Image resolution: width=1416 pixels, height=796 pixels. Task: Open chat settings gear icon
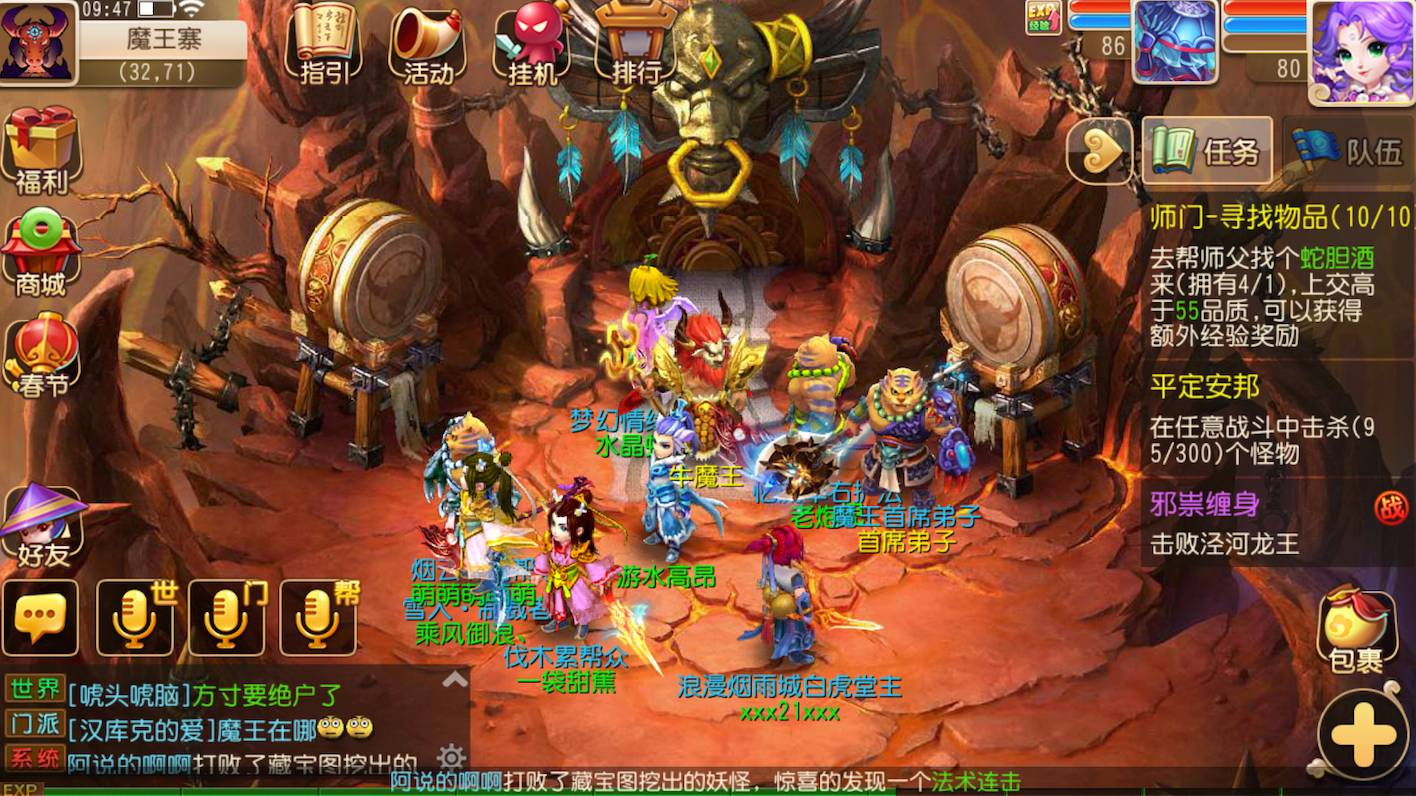click(x=451, y=755)
